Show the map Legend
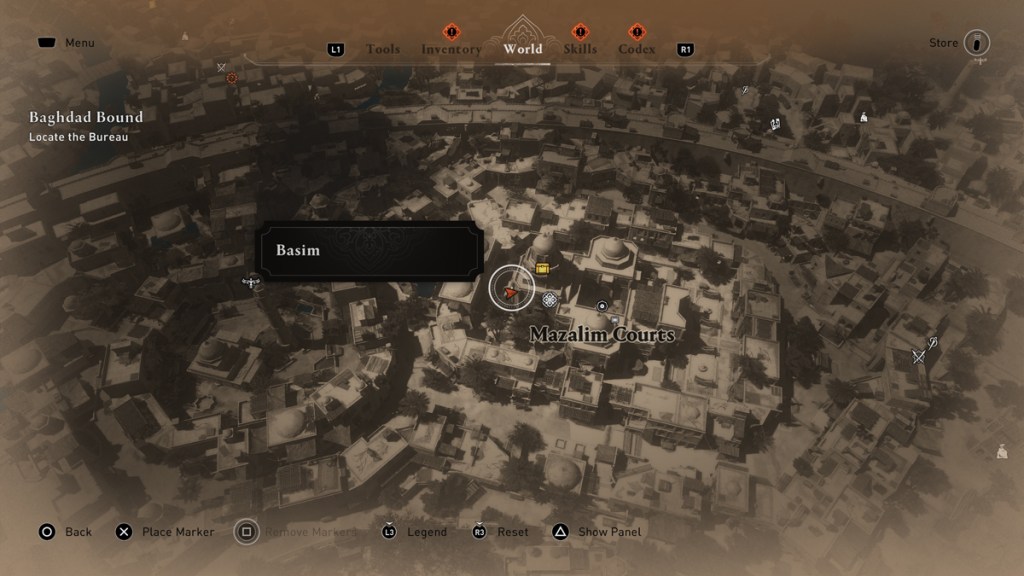The height and width of the screenshot is (576, 1024). [426, 532]
